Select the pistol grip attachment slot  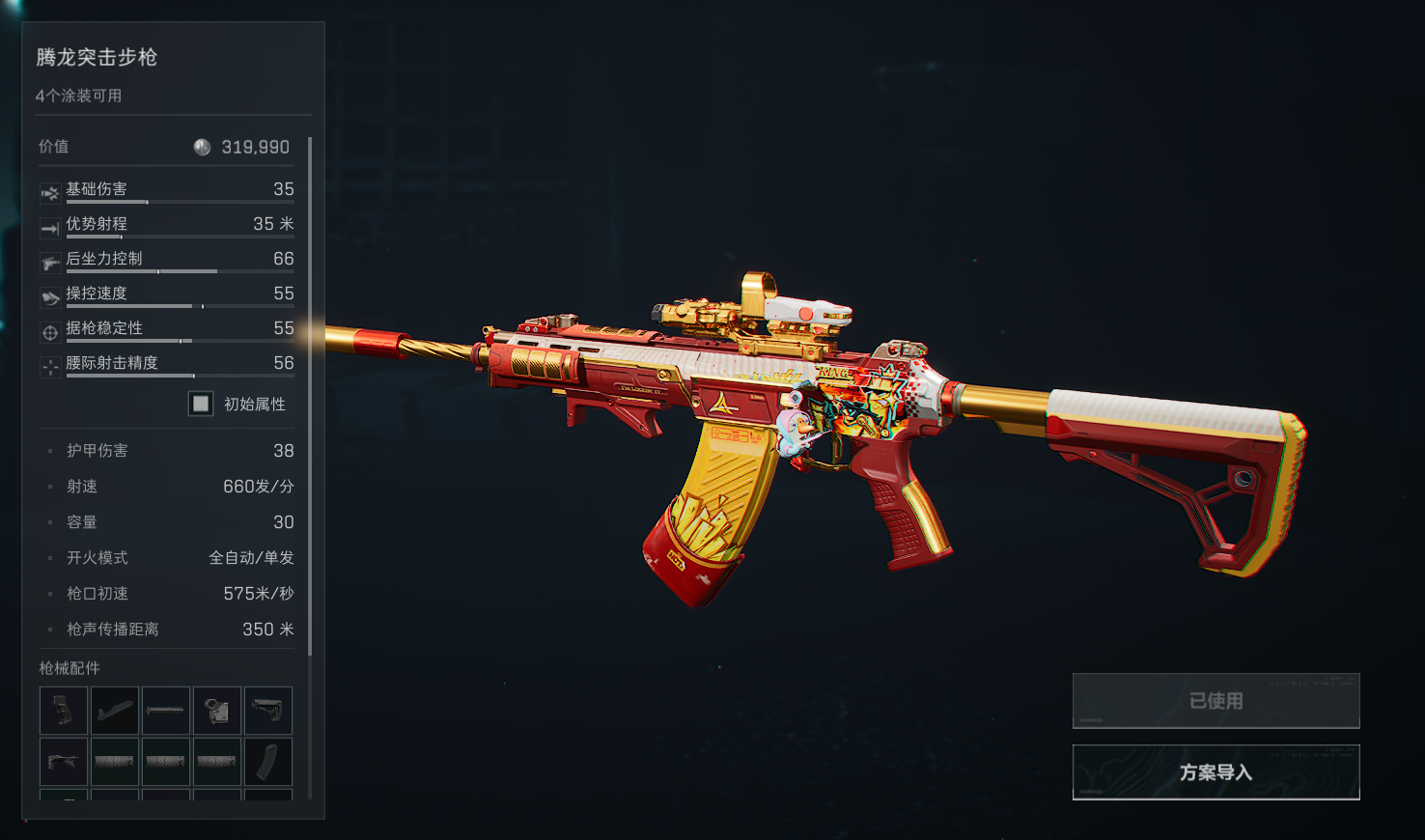[64, 711]
